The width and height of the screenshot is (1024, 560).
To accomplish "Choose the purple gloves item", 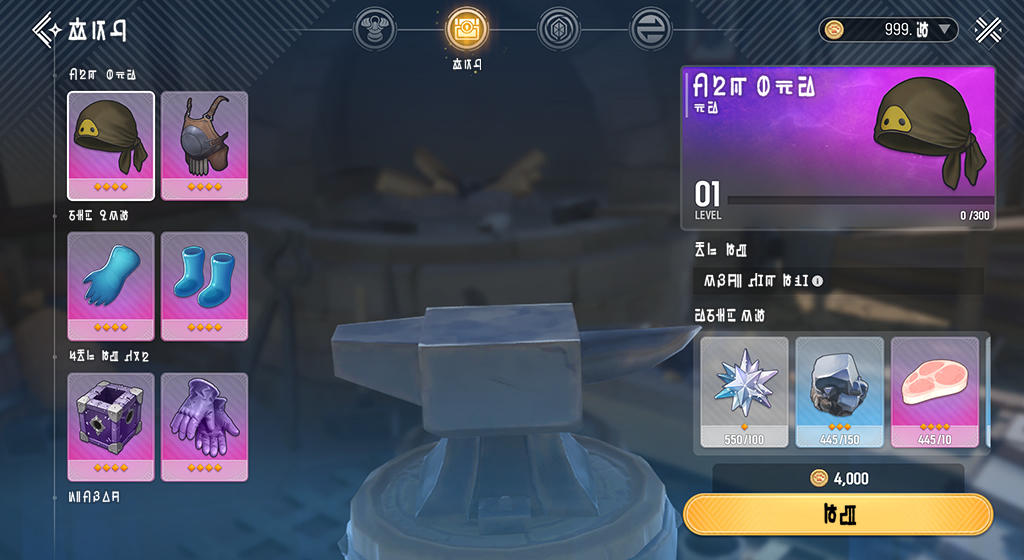I will point(204,427).
